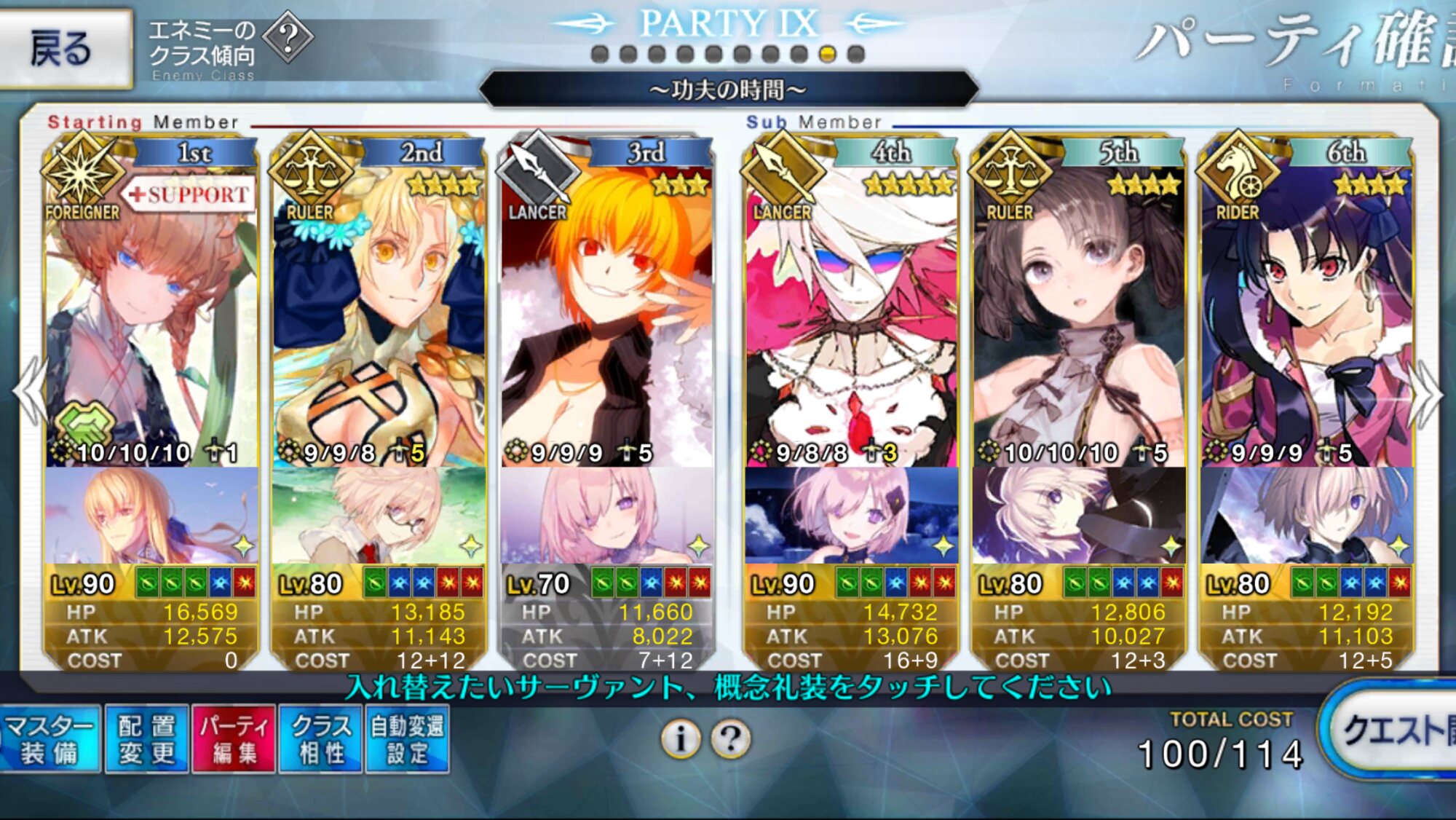Open the enemy class tendency help icon
The height and width of the screenshot is (820, 1456).
click(288, 36)
